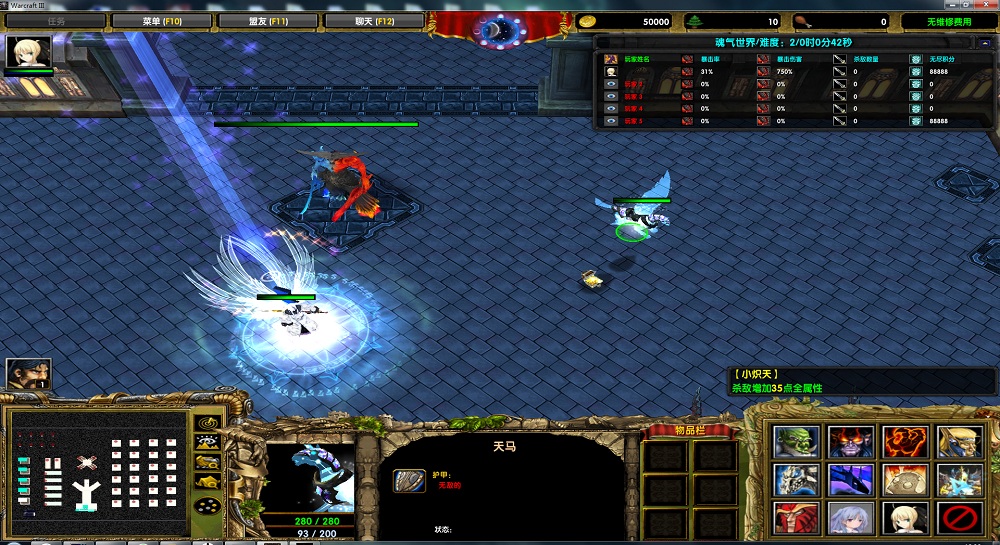Choose the green orc face ability

[x=796, y=442]
